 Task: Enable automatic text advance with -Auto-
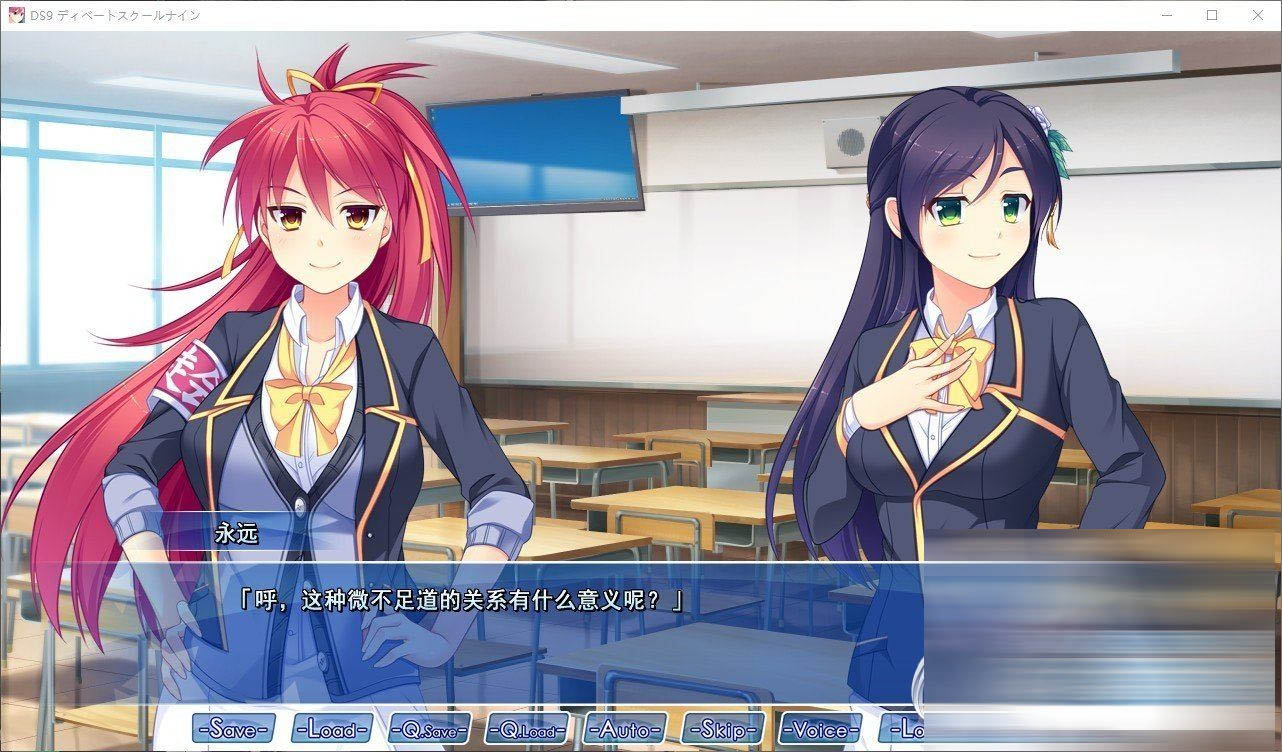(x=625, y=729)
